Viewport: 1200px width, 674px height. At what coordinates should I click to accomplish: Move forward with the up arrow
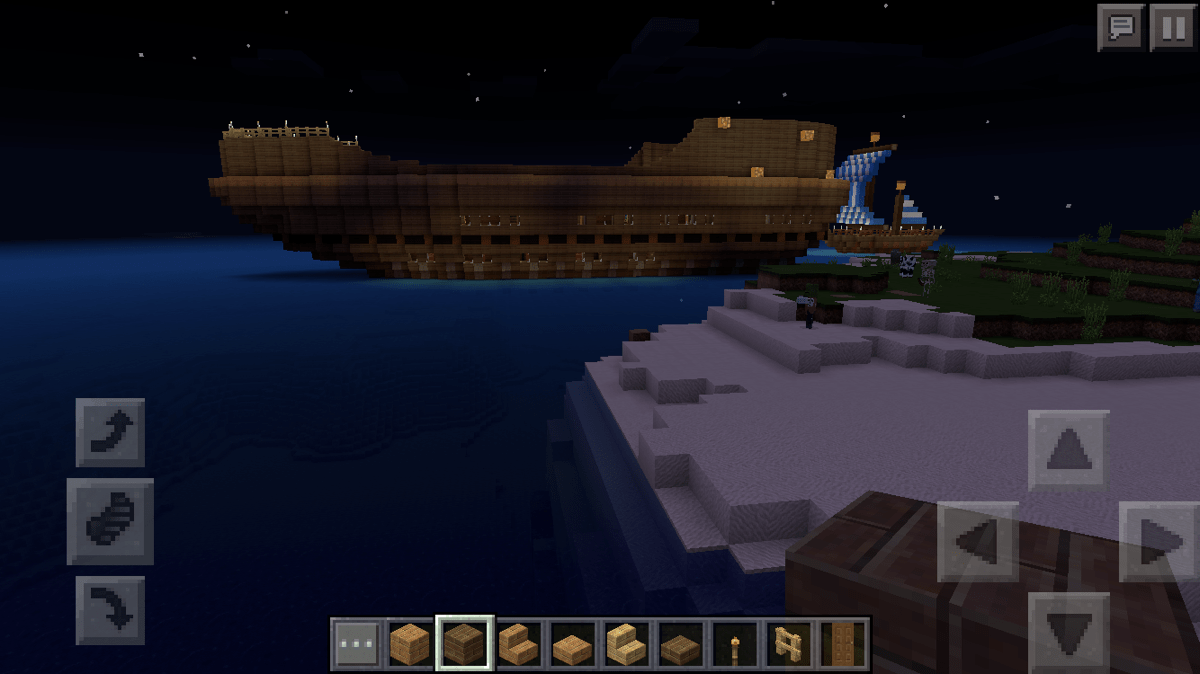tap(1068, 450)
